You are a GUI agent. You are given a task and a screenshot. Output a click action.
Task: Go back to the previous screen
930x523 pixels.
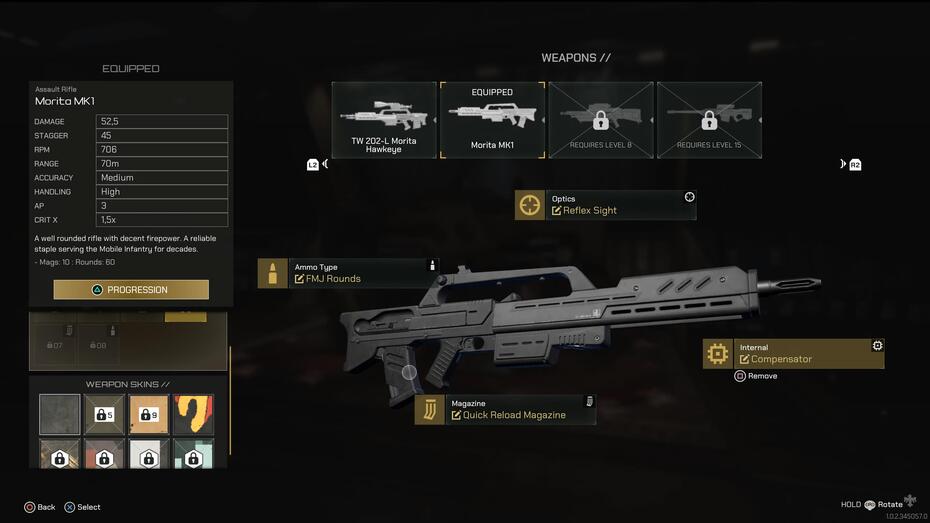click(x=39, y=507)
